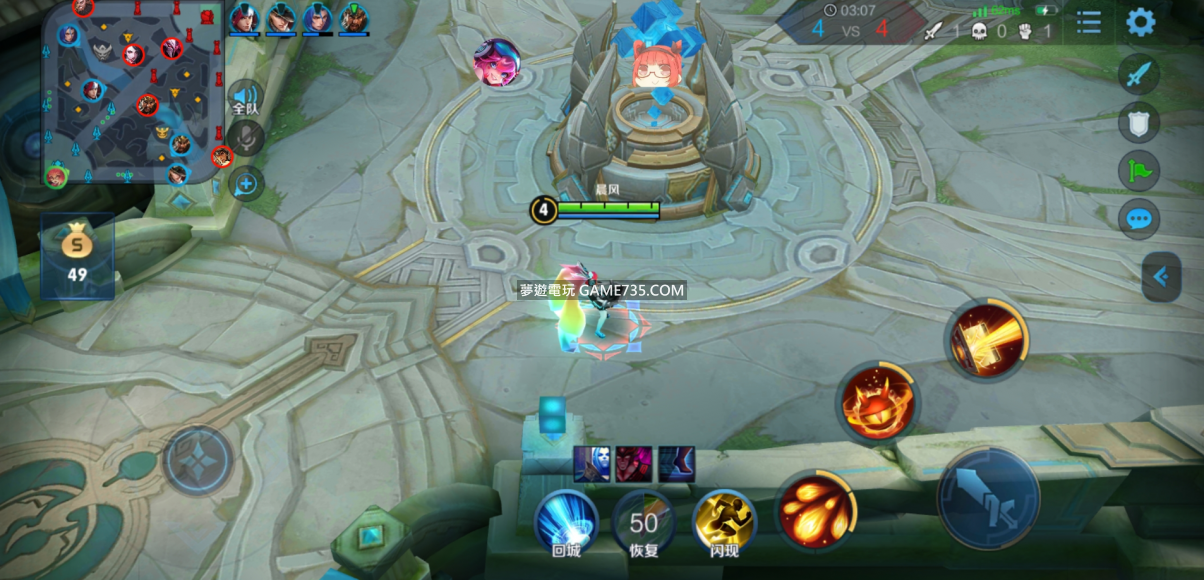This screenshot has height=580, width=1204.
Task: Toggle the microphone button
Action: (245, 138)
